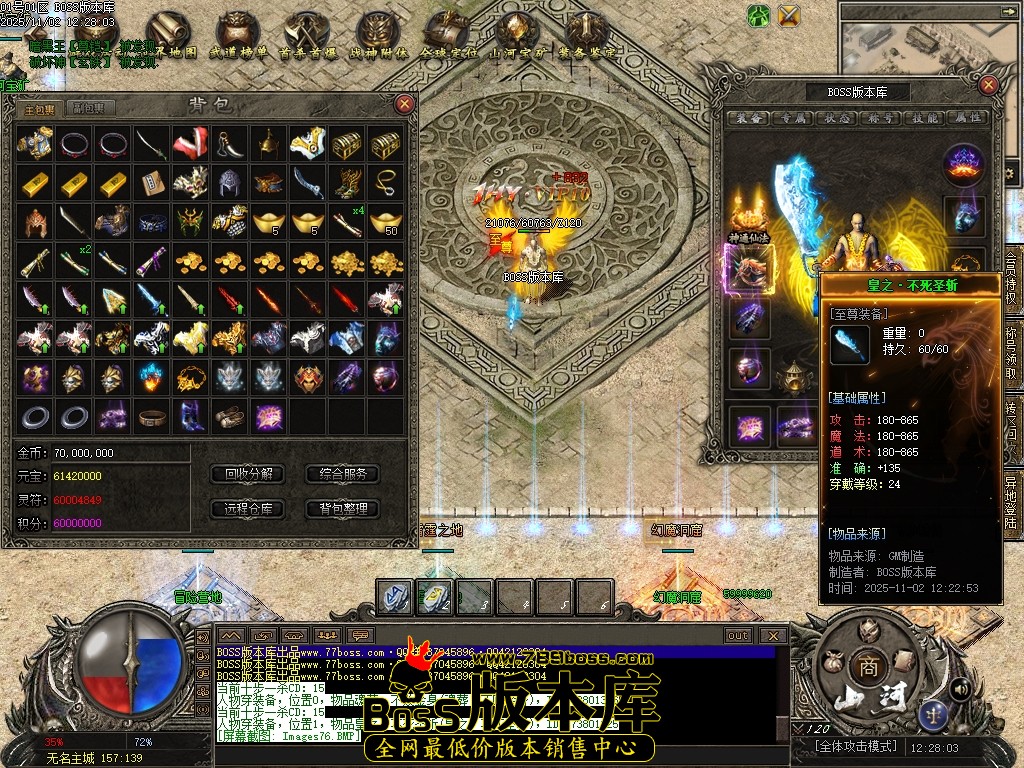
Task: Choose the 装备鉴定 equipment appraisal icon
Action: (587, 37)
